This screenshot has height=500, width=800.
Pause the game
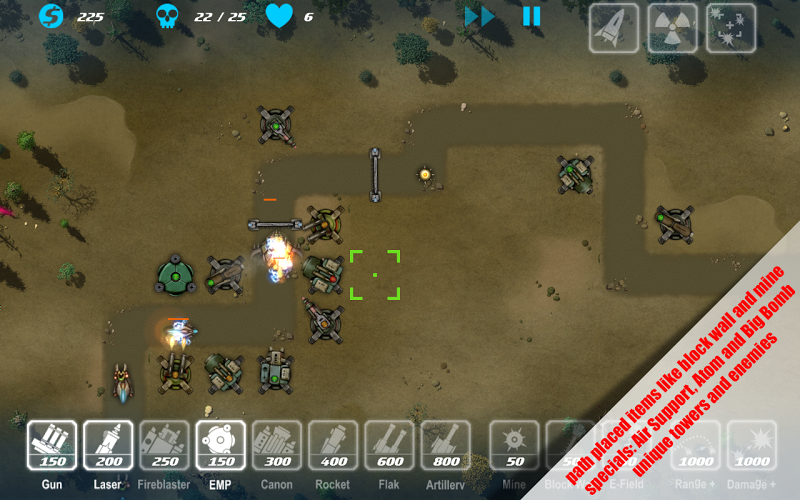click(x=531, y=16)
